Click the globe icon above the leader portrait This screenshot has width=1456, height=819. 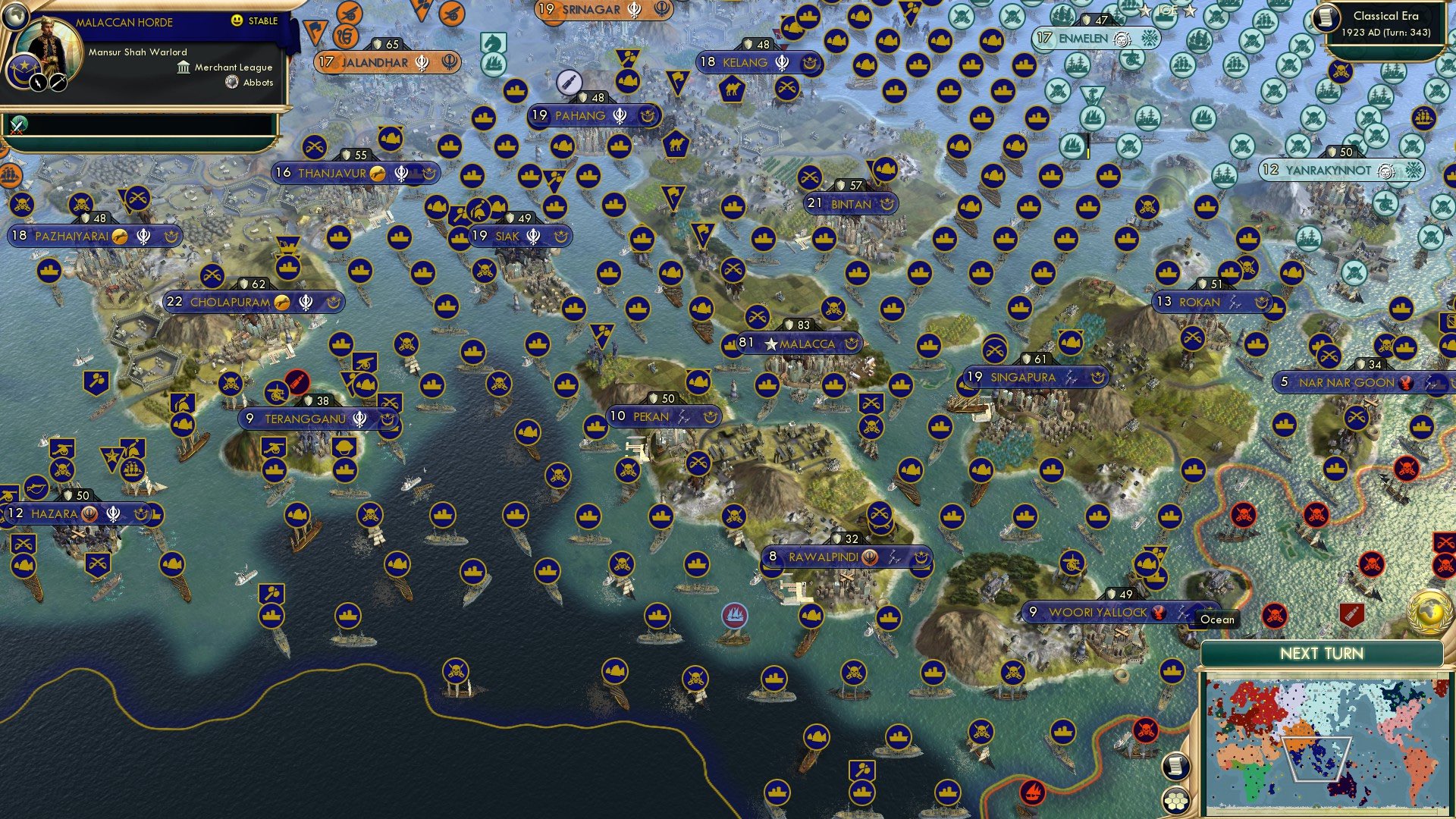pos(16,16)
